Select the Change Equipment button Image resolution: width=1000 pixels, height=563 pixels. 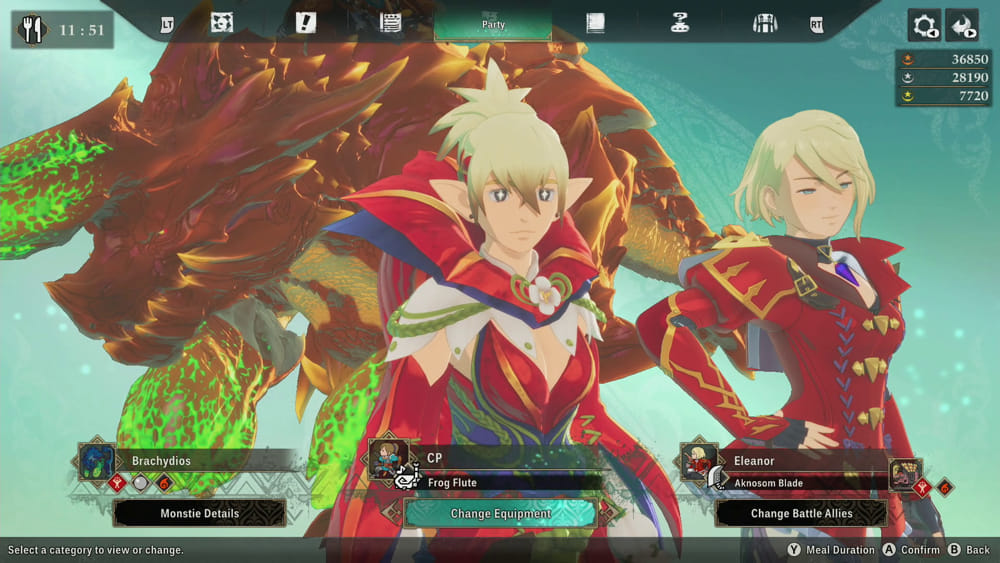coord(500,513)
